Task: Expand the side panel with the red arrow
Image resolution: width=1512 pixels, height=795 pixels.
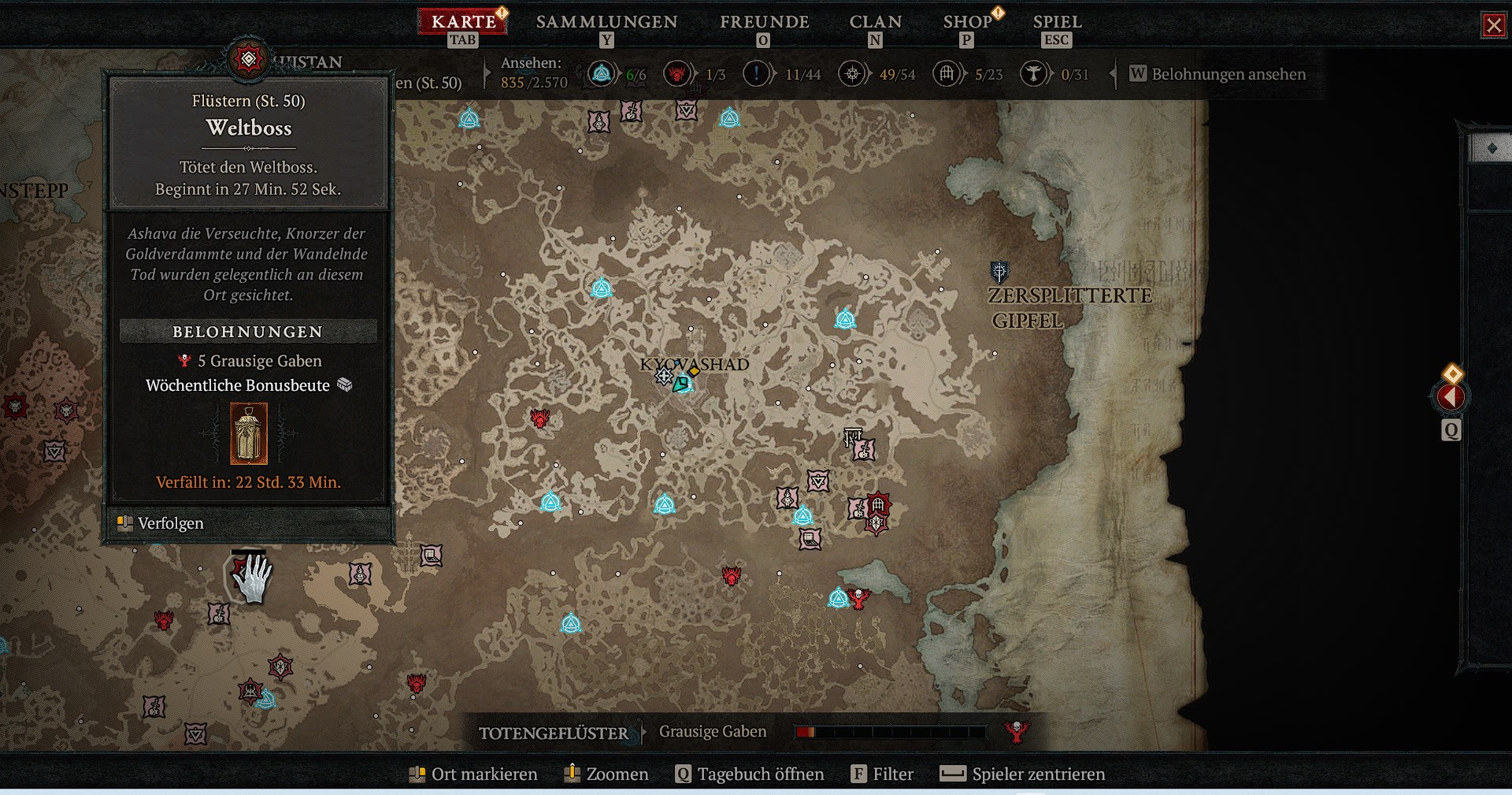Action: point(1451,397)
